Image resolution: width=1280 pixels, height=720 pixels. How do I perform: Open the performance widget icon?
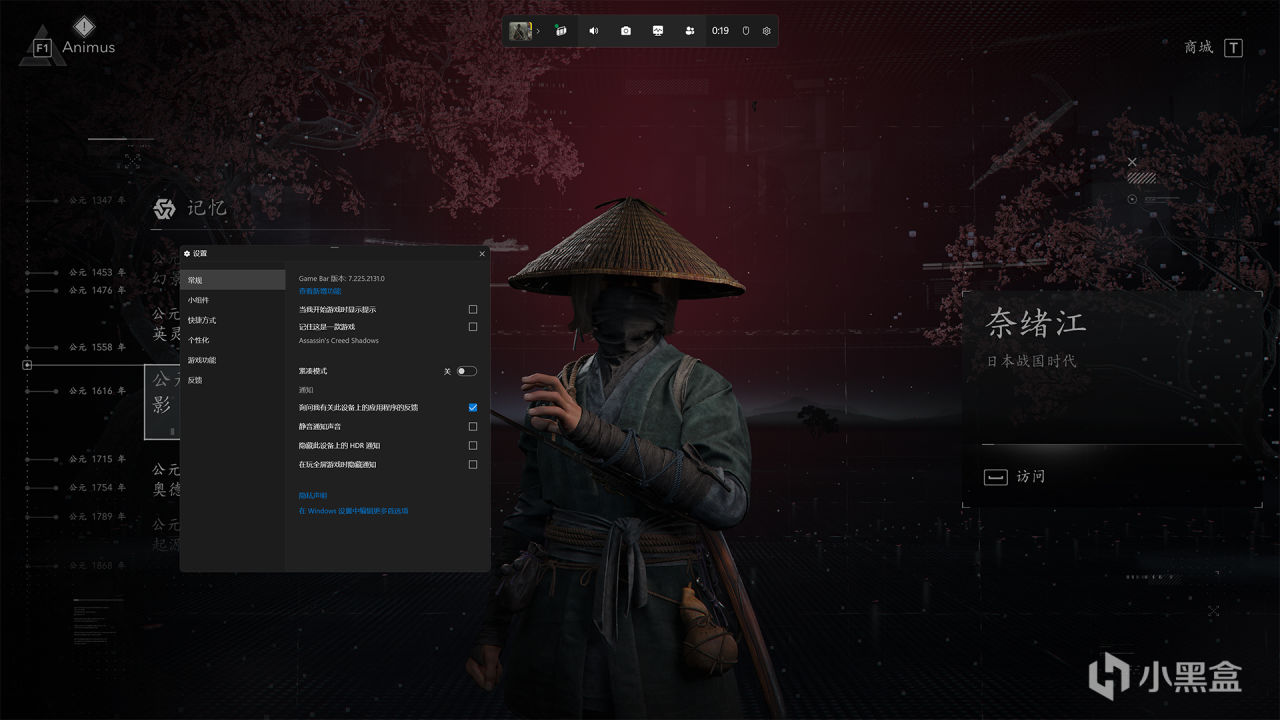(657, 31)
